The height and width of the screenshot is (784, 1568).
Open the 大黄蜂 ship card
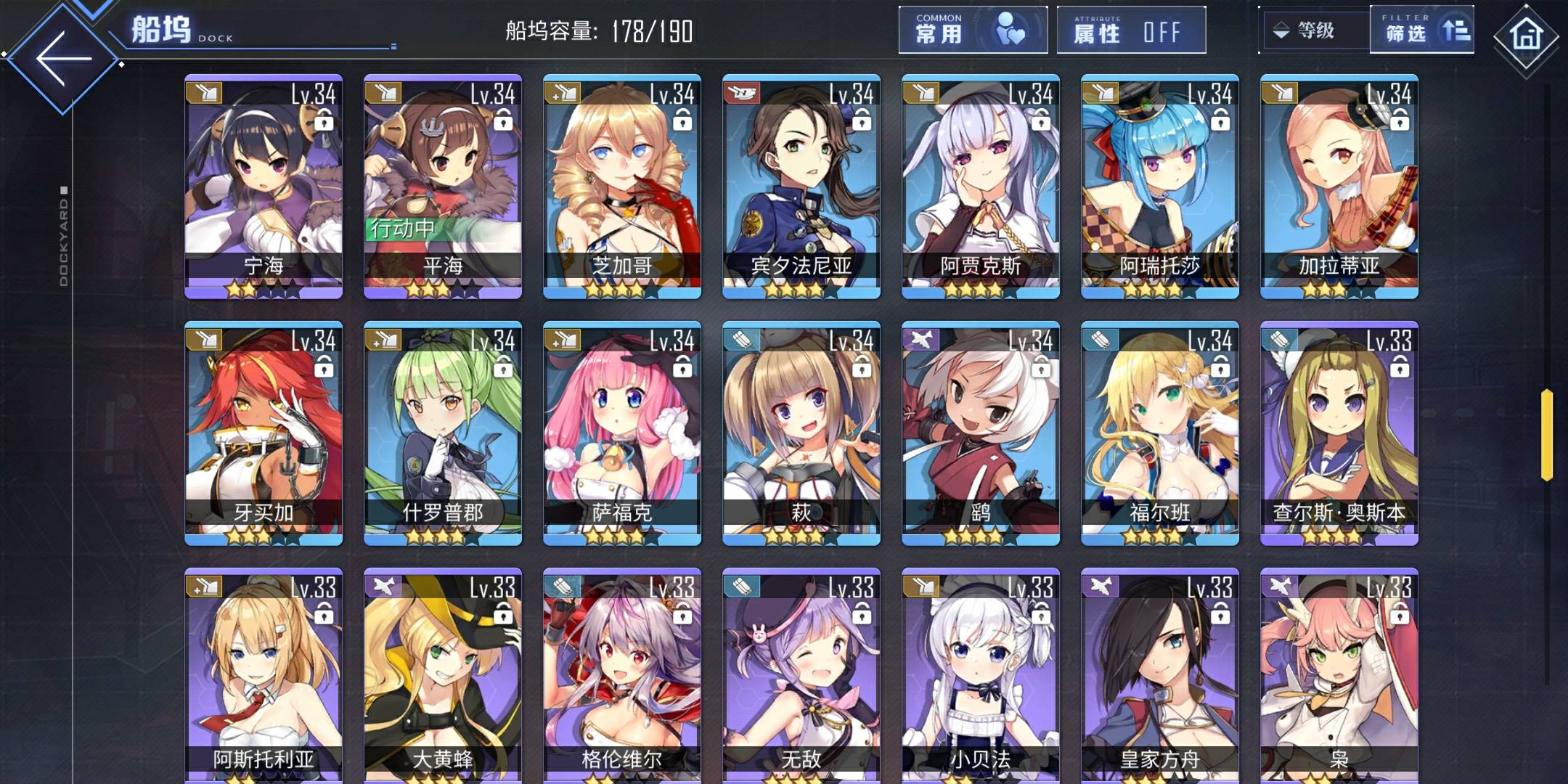(443, 675)
